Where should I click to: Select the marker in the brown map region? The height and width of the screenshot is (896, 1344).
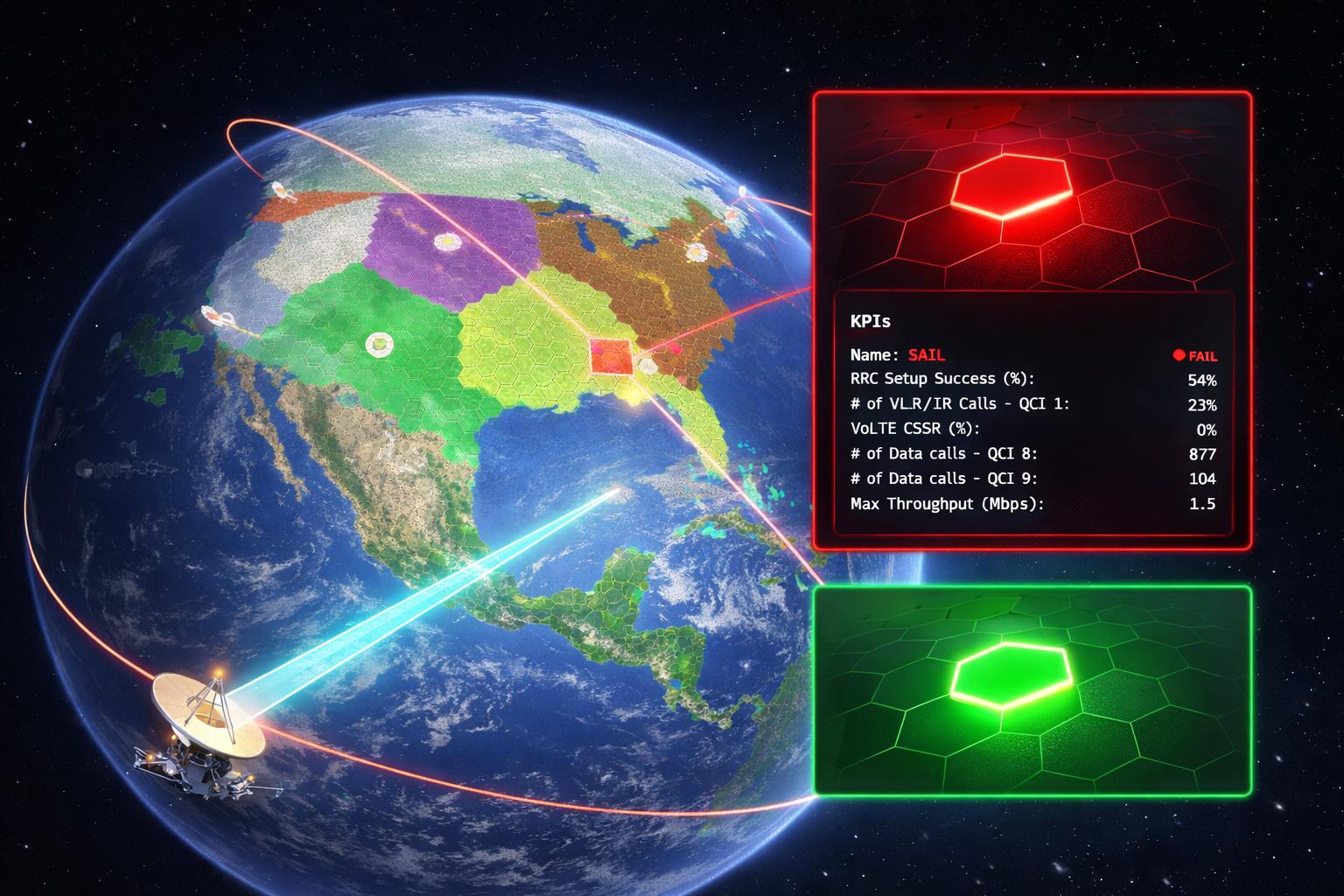click(696, 253)
